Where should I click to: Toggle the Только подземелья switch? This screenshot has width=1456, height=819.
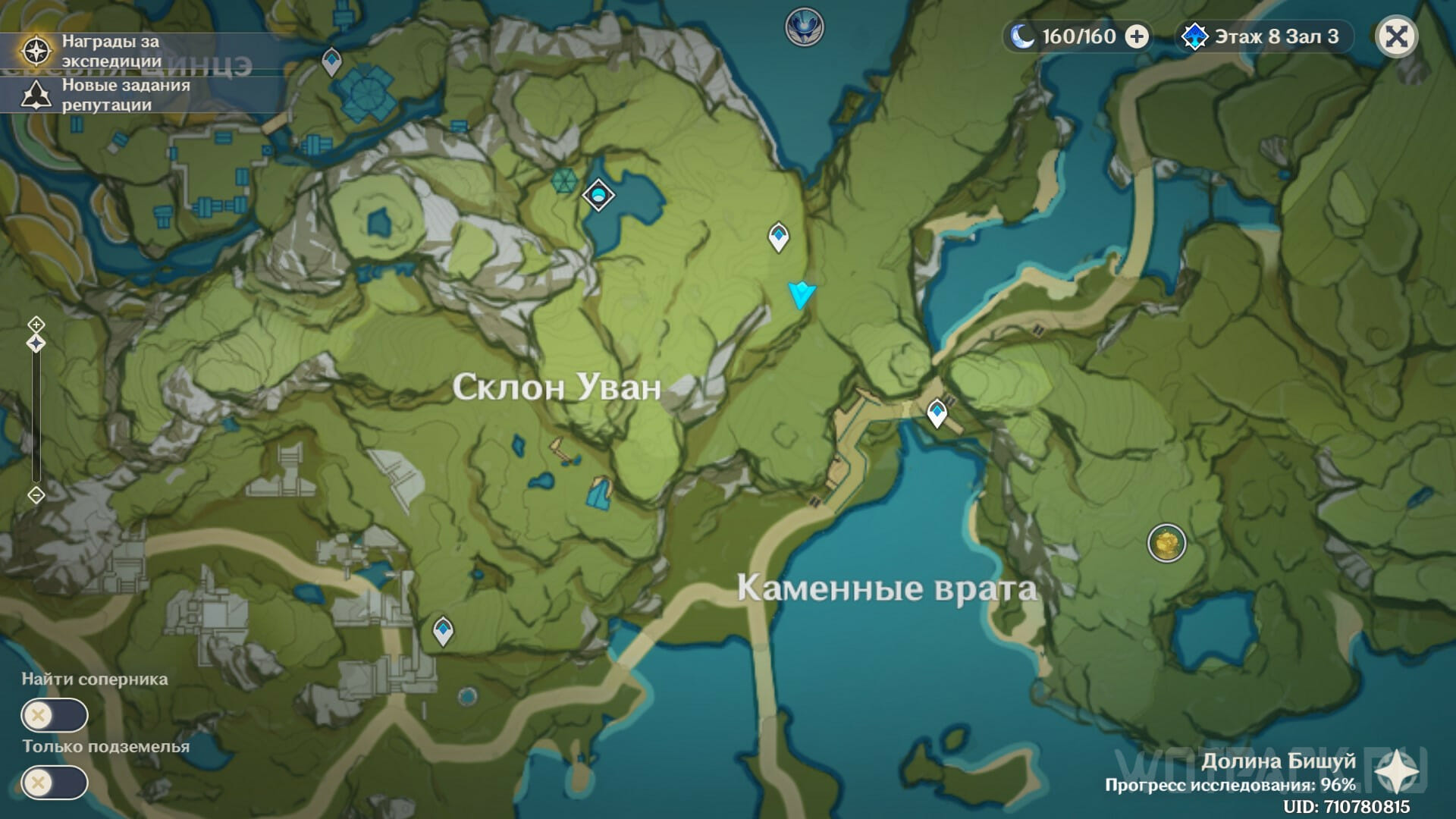click(x=55, y=783)
